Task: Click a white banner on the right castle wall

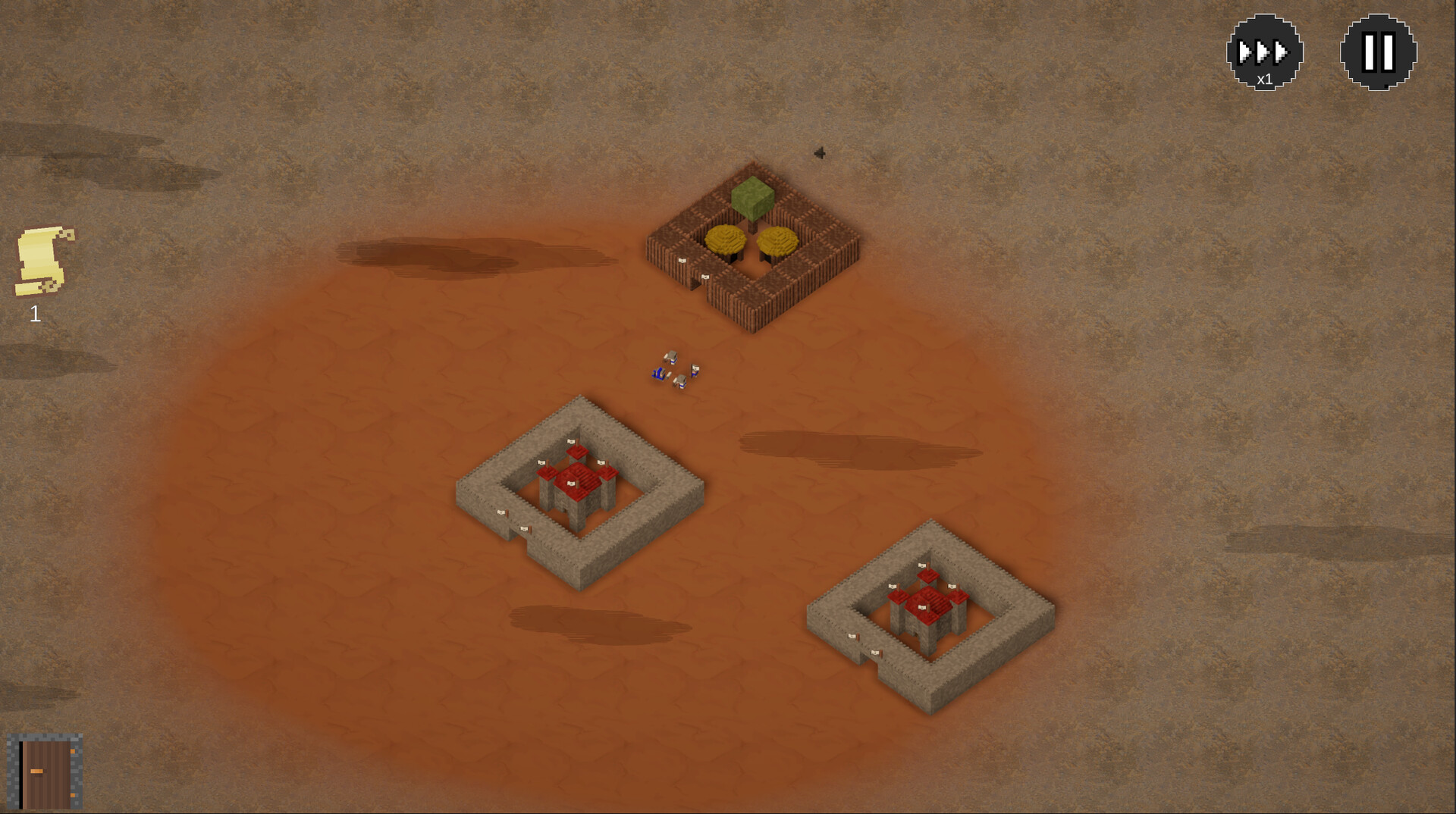Action: pos(853,637)
